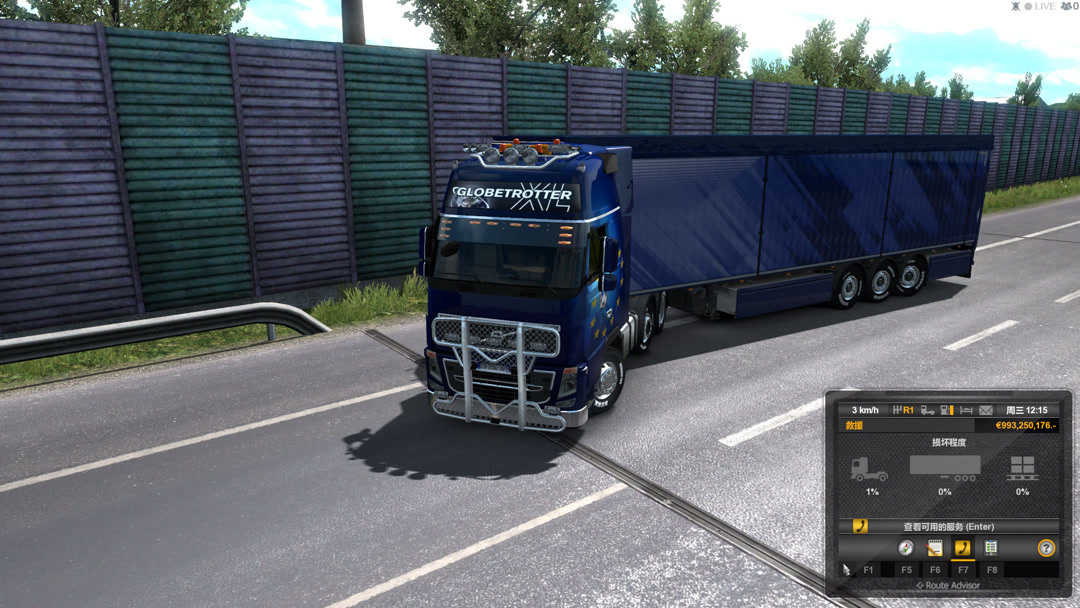The height and width of the screenshot is (608, 1080).
Task: Switch to the job notepad tab
Action: coord(935,548)
